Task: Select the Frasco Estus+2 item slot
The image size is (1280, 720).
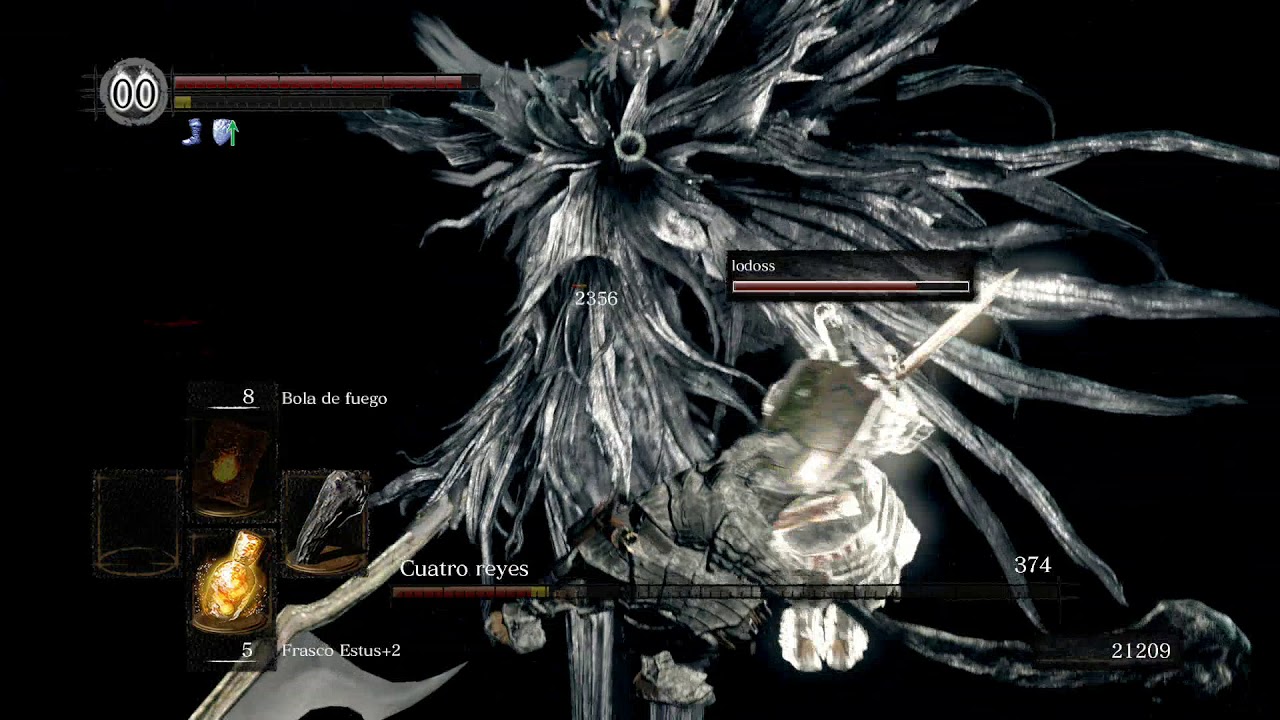Action: point(231,582)
